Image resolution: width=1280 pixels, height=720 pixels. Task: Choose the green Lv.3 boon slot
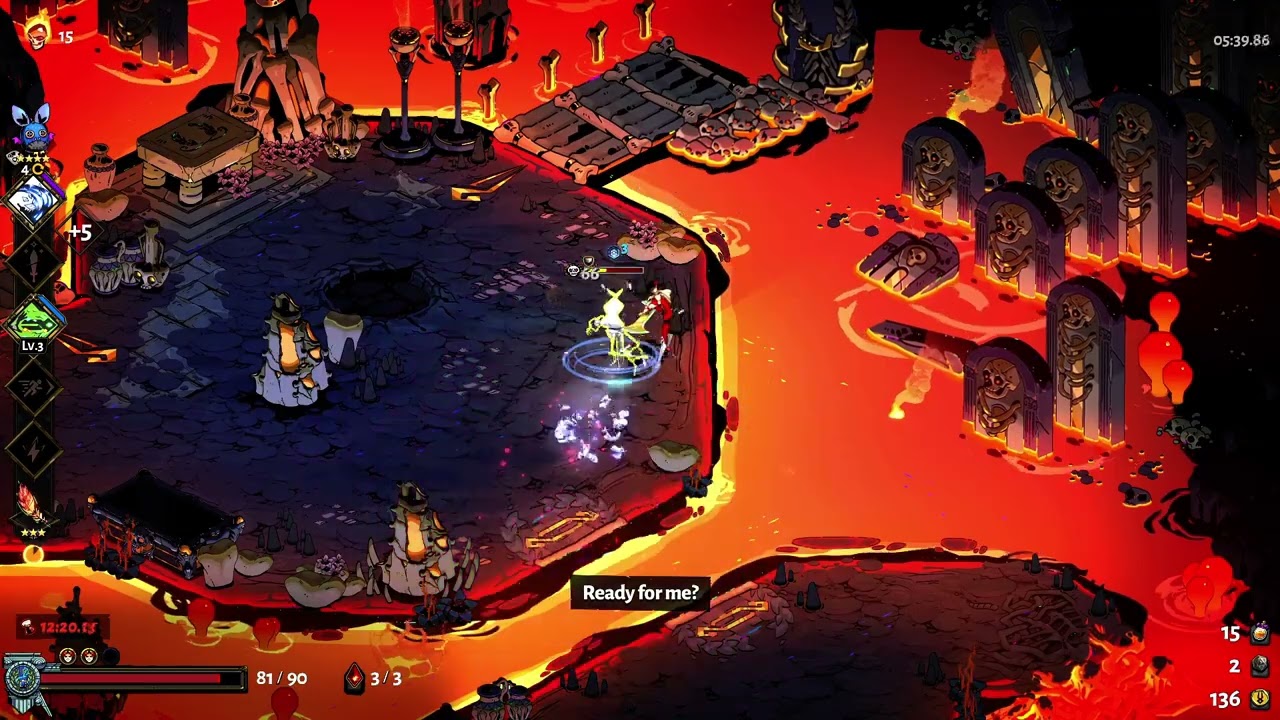33,323
